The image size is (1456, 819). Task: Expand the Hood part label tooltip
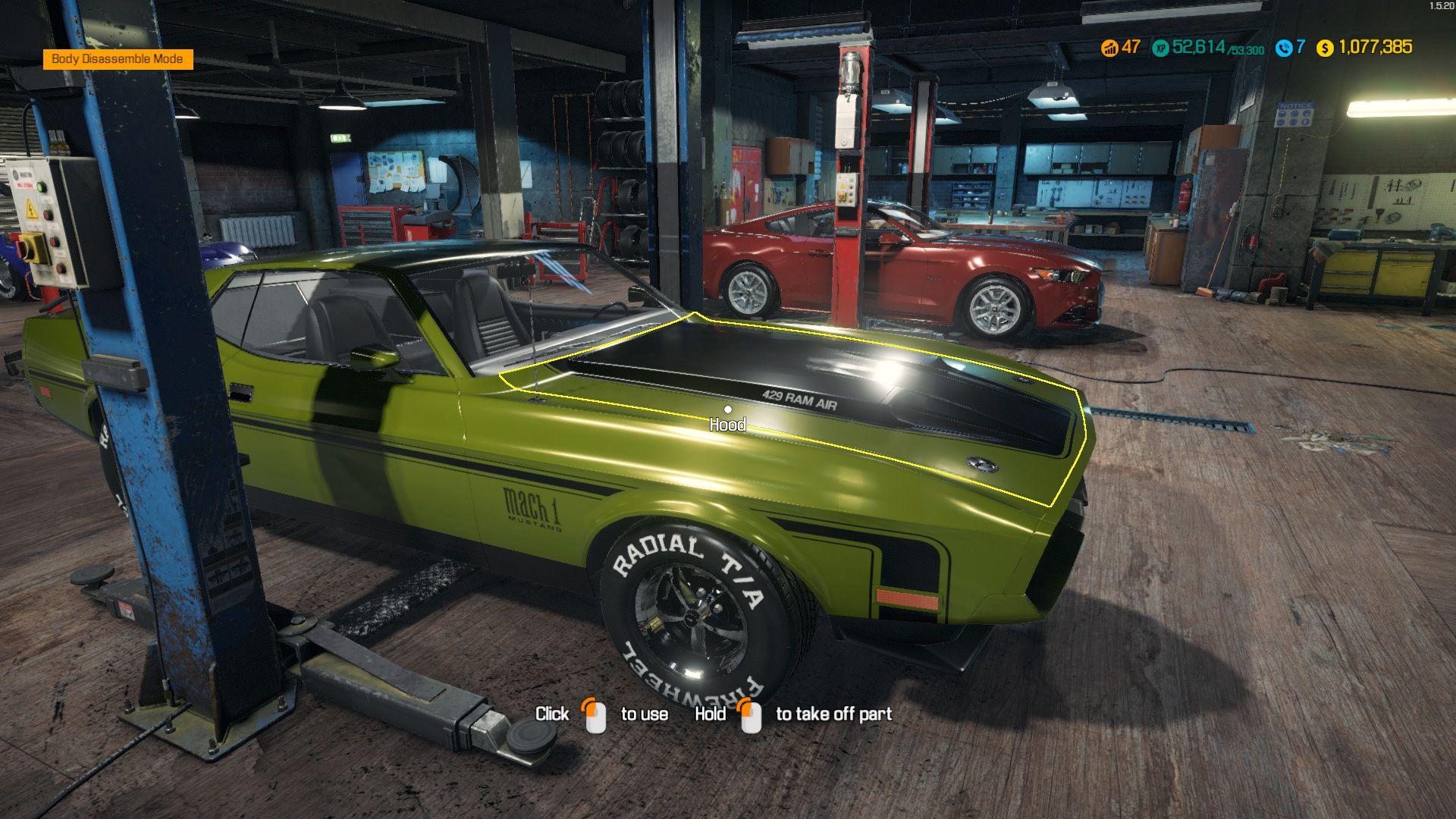point(730,425)
